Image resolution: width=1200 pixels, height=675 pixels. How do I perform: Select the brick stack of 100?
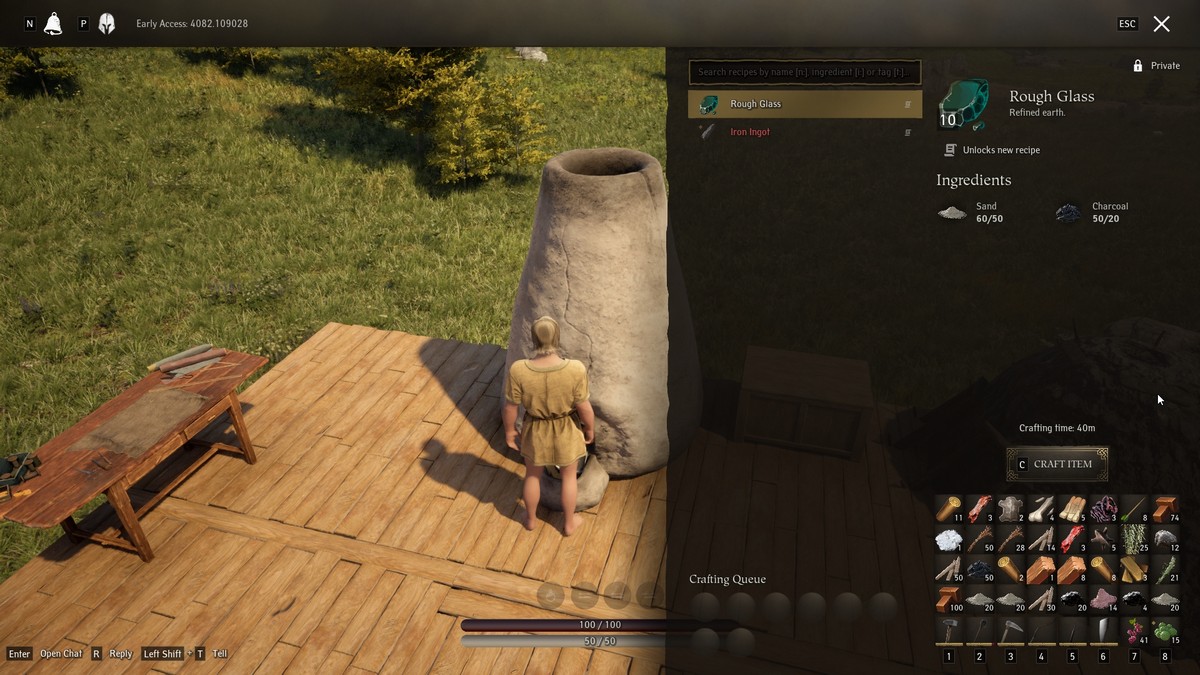point(949,599)
